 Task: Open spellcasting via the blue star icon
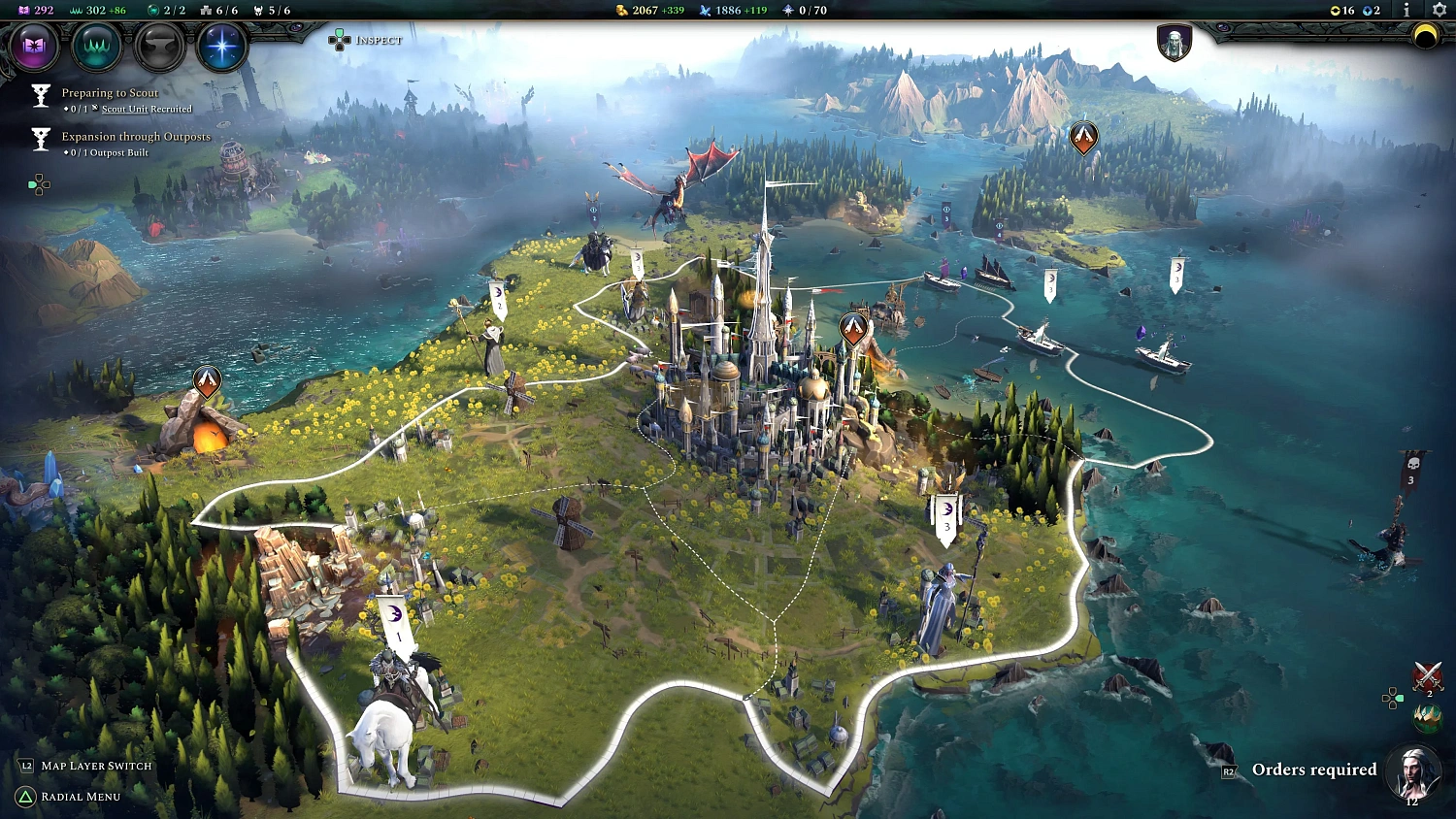(221, 47)
